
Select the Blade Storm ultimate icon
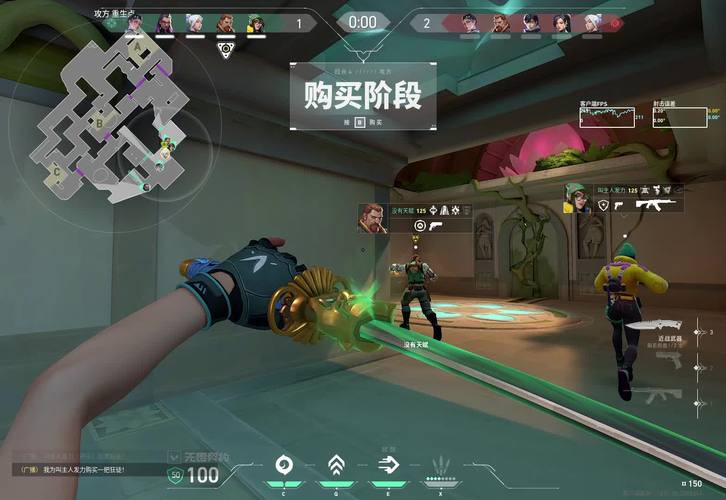(441, 465)
